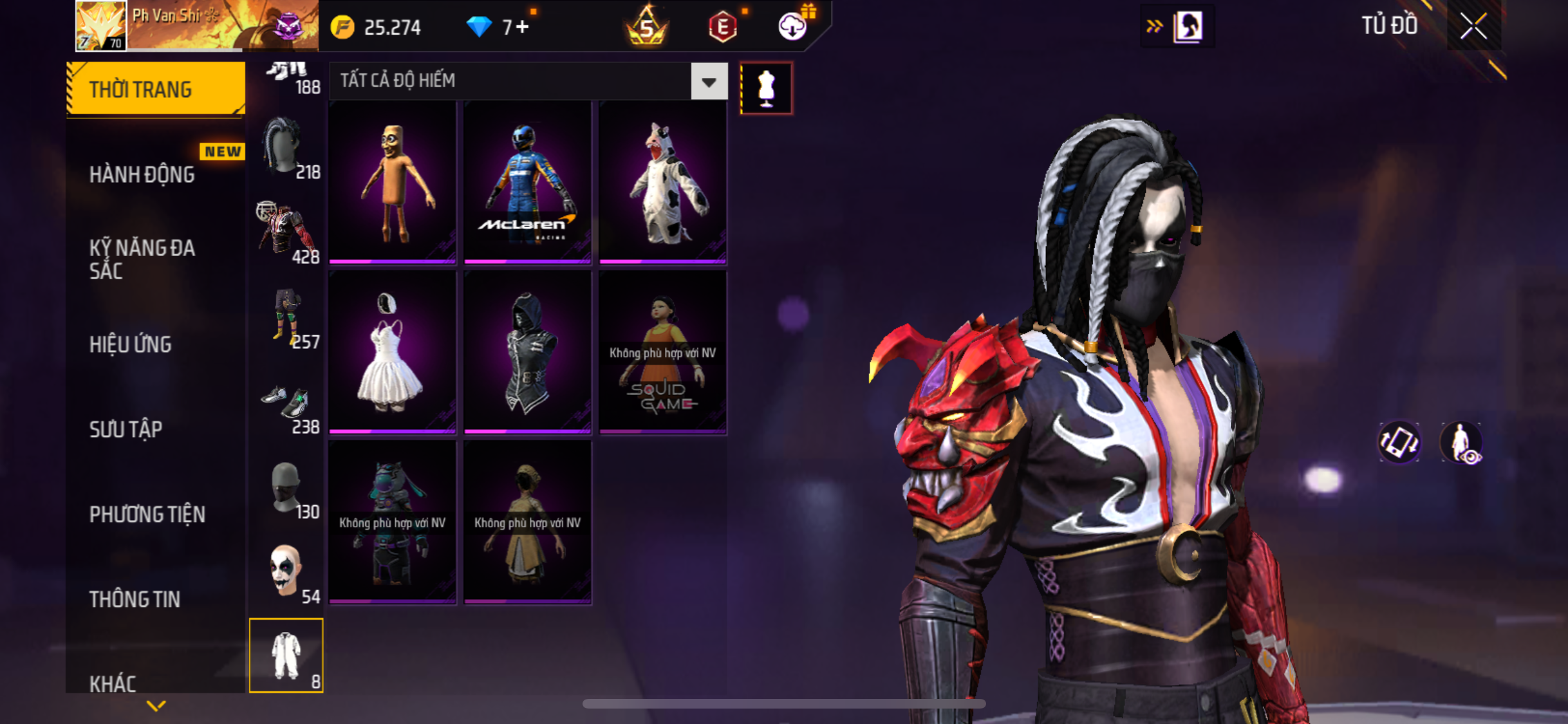Open the hairstyle category with 218 items
Image resolution: width=1568 pixels, height=724 pixels.
pos(287,148)
